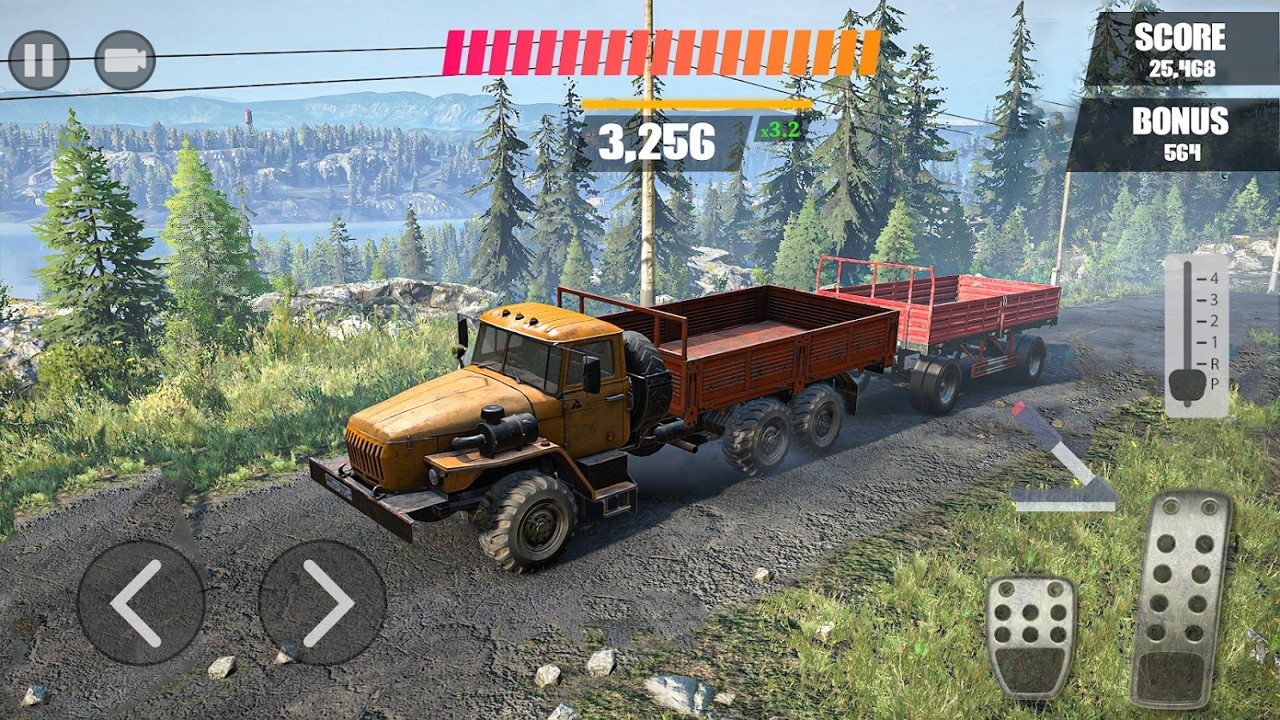Steer the truck right
Viewport: 1280px width, 720px height.
click(x=323, y=602)
